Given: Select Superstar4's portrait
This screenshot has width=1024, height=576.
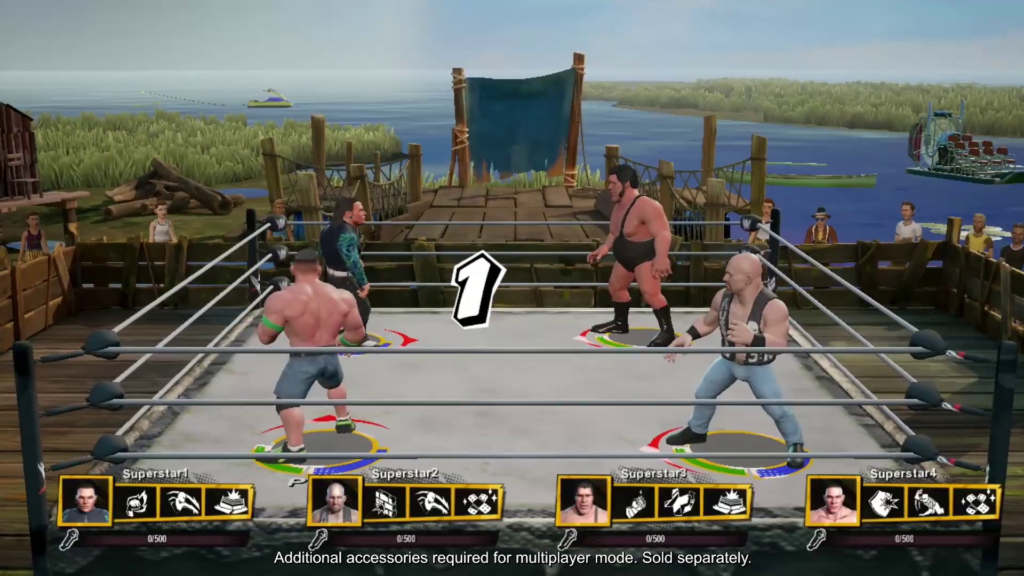Looking at the screenshot, I should tap(832, 501).
